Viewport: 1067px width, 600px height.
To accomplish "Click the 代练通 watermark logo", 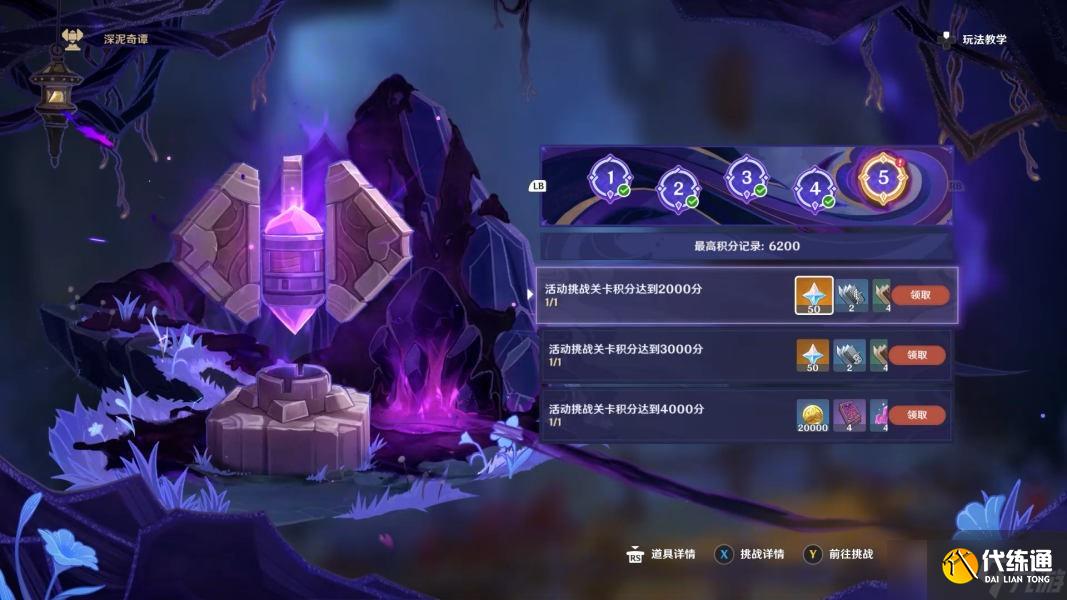I will [996, 567].
